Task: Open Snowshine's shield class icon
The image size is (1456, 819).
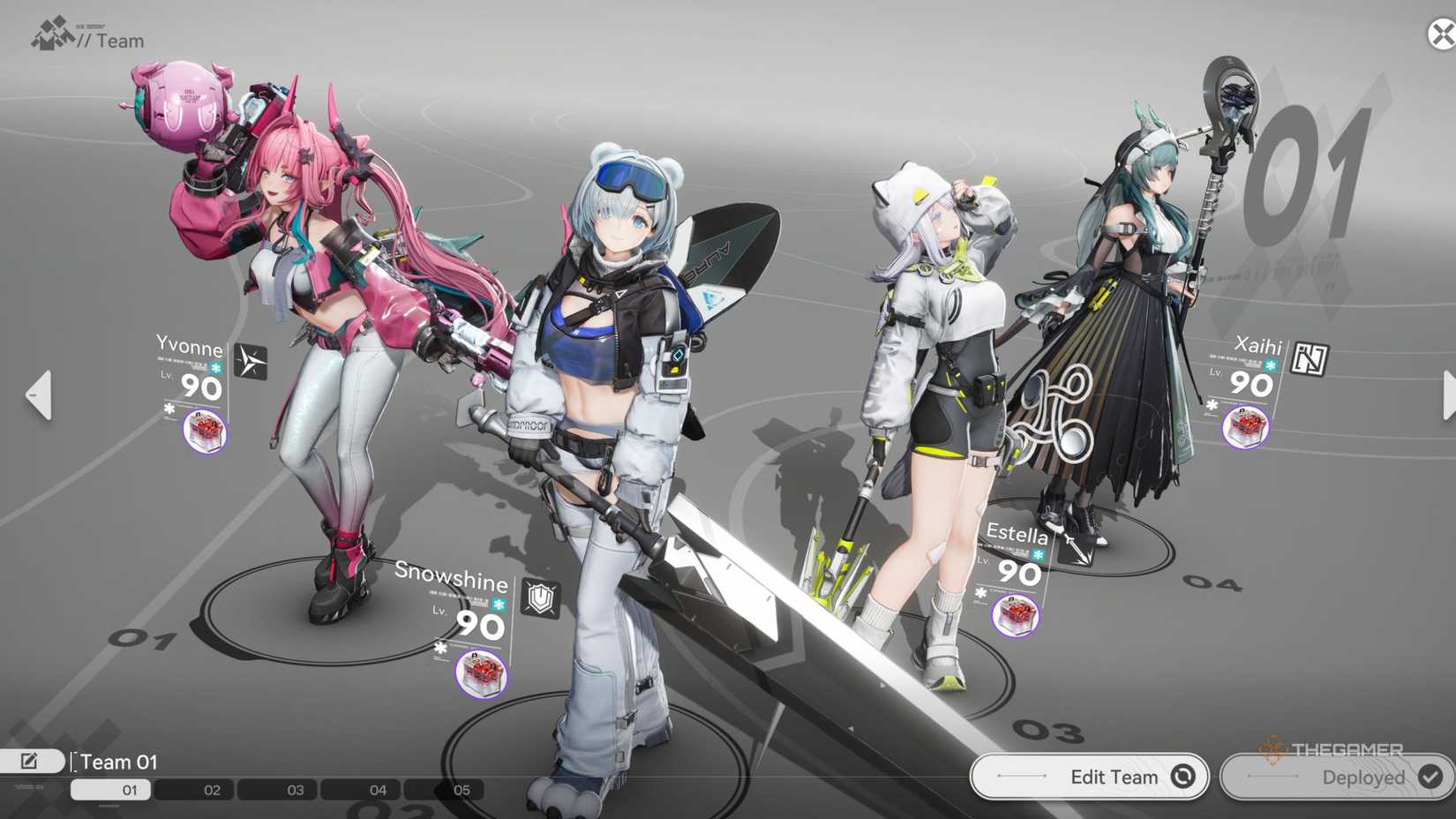Action: coord(541,597)
